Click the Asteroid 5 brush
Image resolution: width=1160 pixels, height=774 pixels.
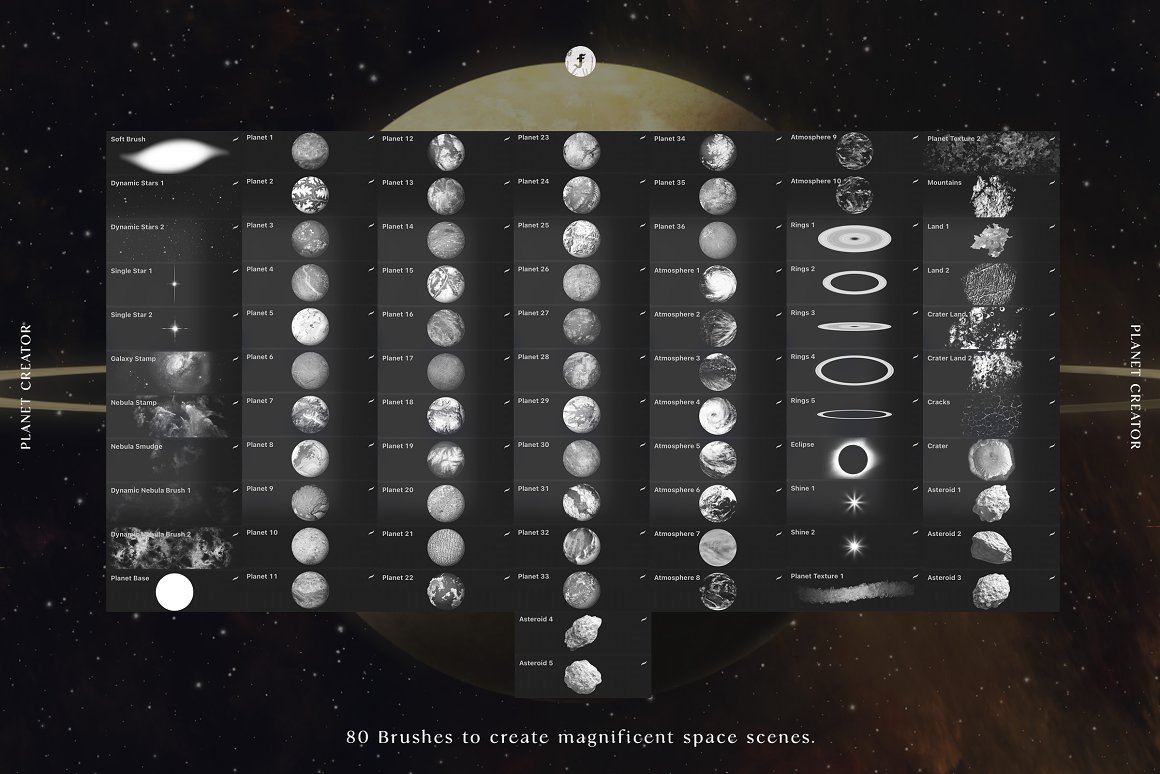(x=582, y=676)
